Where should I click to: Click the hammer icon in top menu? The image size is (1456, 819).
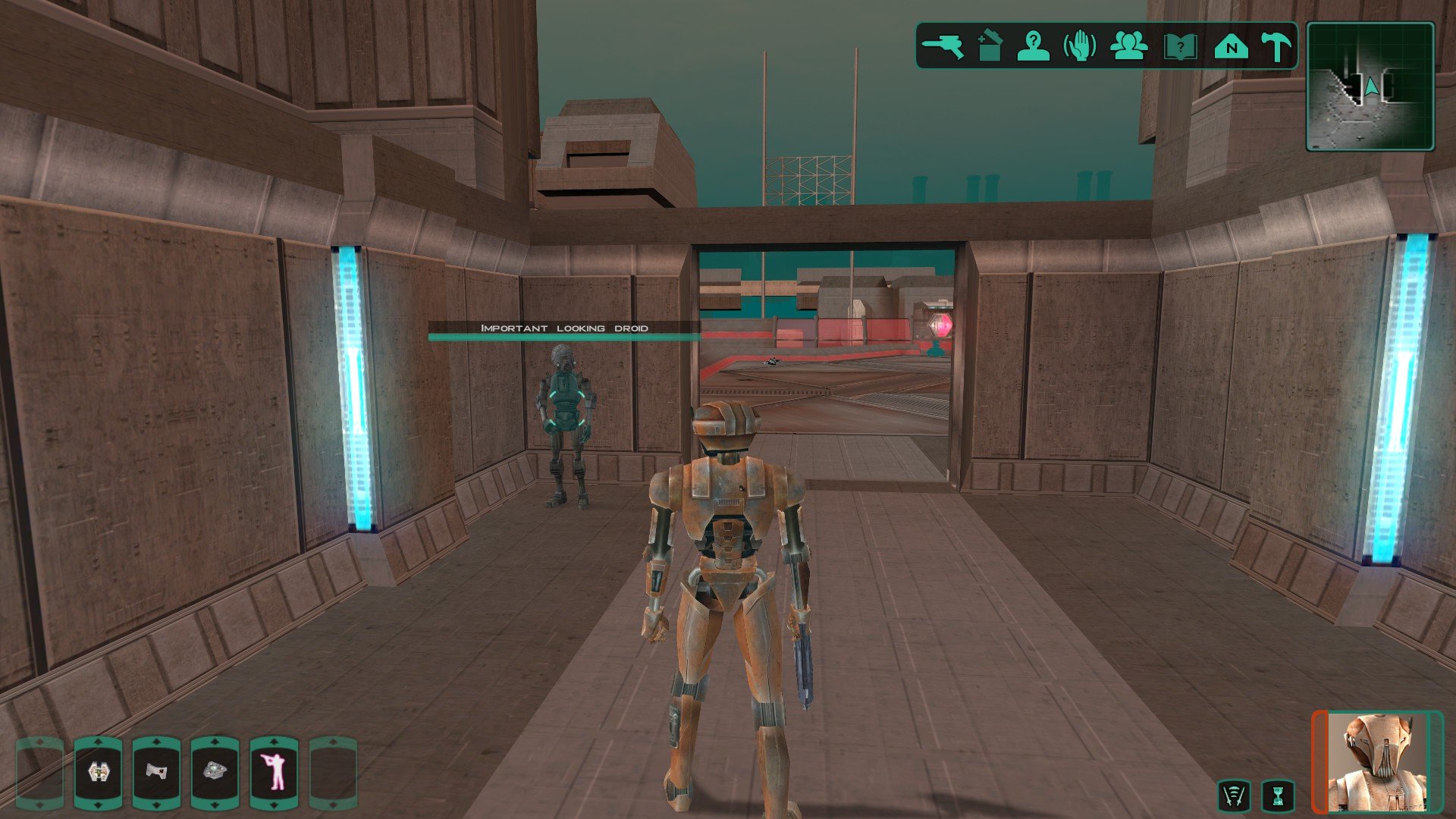[1276, 46]
